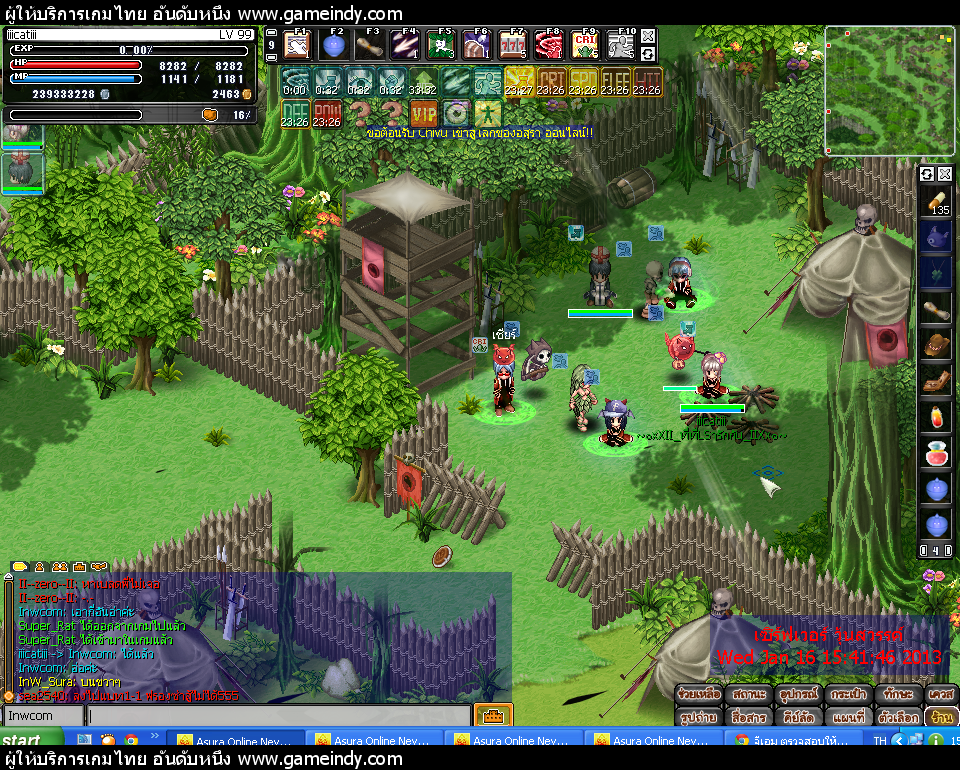Open the สื่อสาร (Communication) menu

click(x=749, y=717)
